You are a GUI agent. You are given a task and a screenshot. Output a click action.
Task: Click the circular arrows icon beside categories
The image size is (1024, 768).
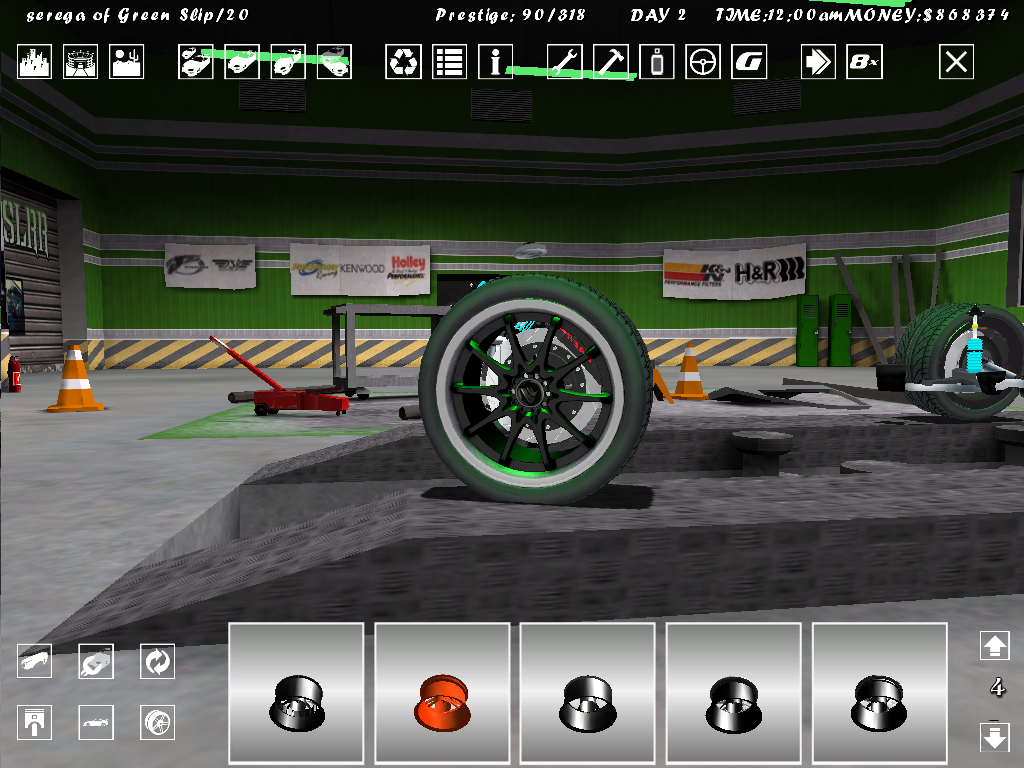tap(157, 661)
